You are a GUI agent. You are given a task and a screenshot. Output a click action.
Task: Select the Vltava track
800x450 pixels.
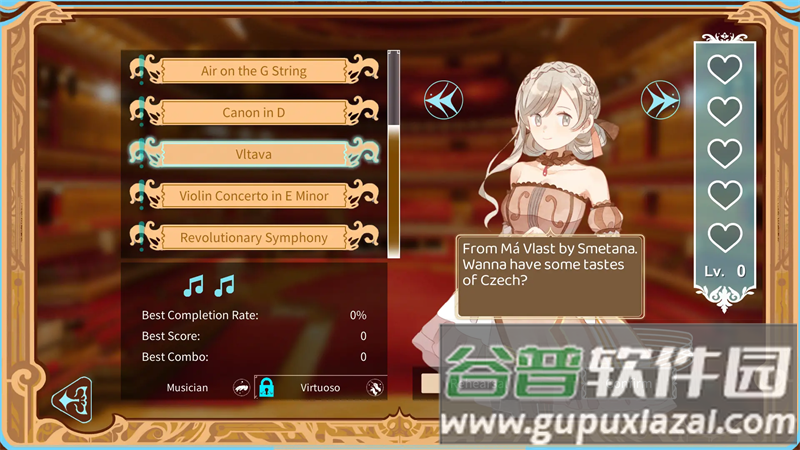click(254, 154)
